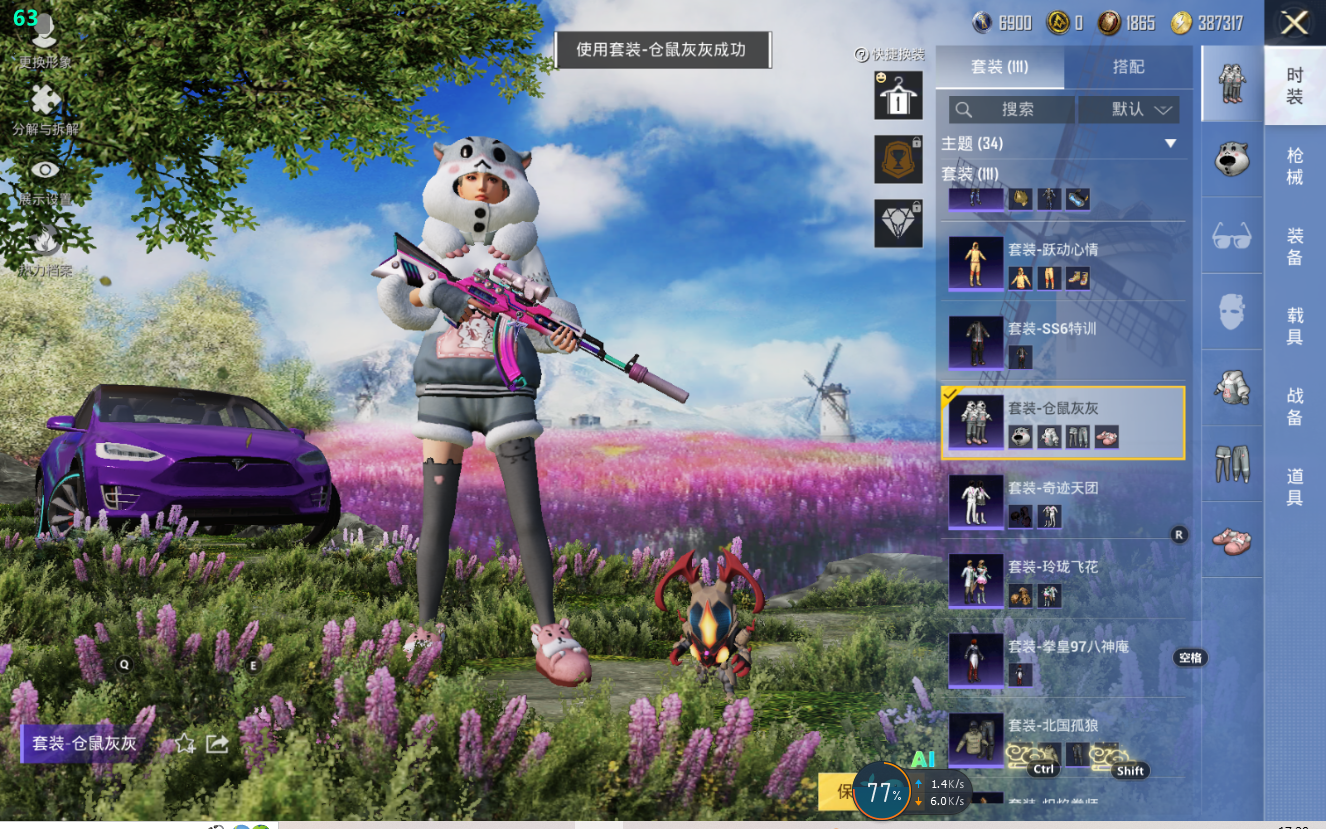Click the 搜索 search box
The image size is (1326, 829).
click(x=1011, y=109)
